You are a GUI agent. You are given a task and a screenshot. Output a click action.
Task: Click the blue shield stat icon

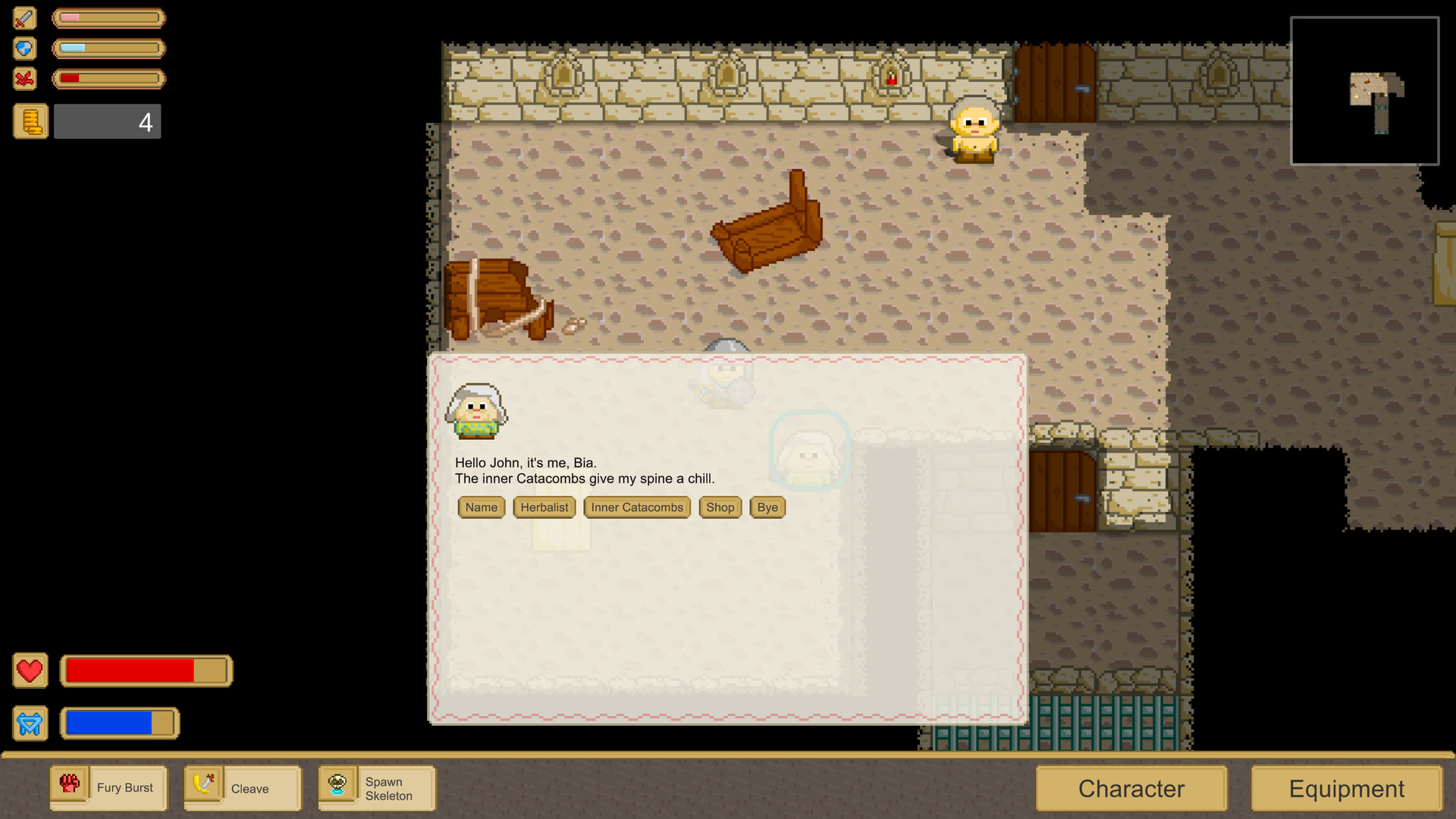[x=25, y=49]
